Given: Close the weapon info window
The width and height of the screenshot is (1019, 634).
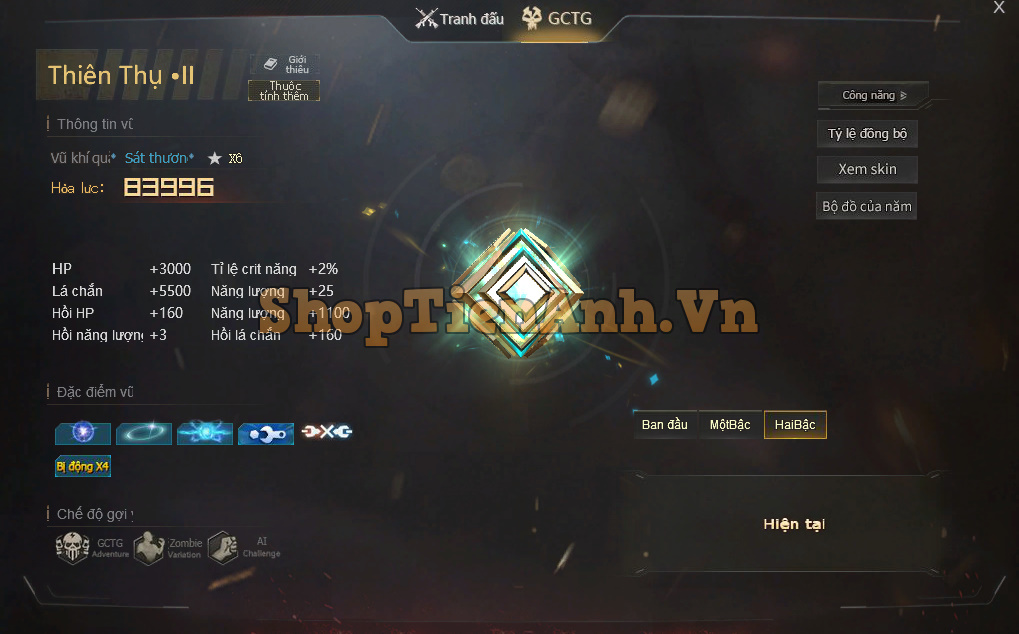Looking at the screenshot, I should click(998, 8).
